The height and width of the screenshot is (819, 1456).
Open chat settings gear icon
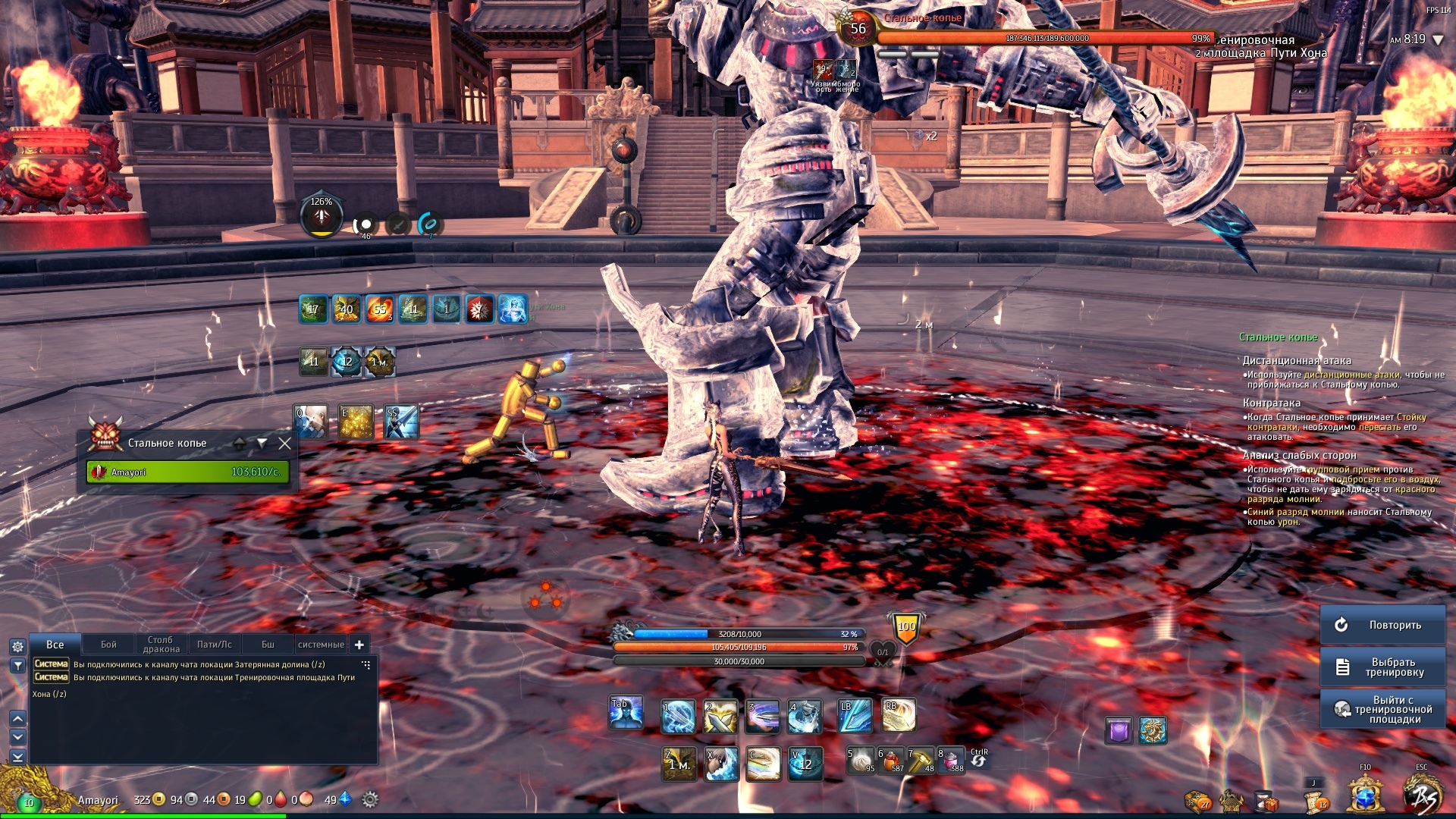pos(17,647)
